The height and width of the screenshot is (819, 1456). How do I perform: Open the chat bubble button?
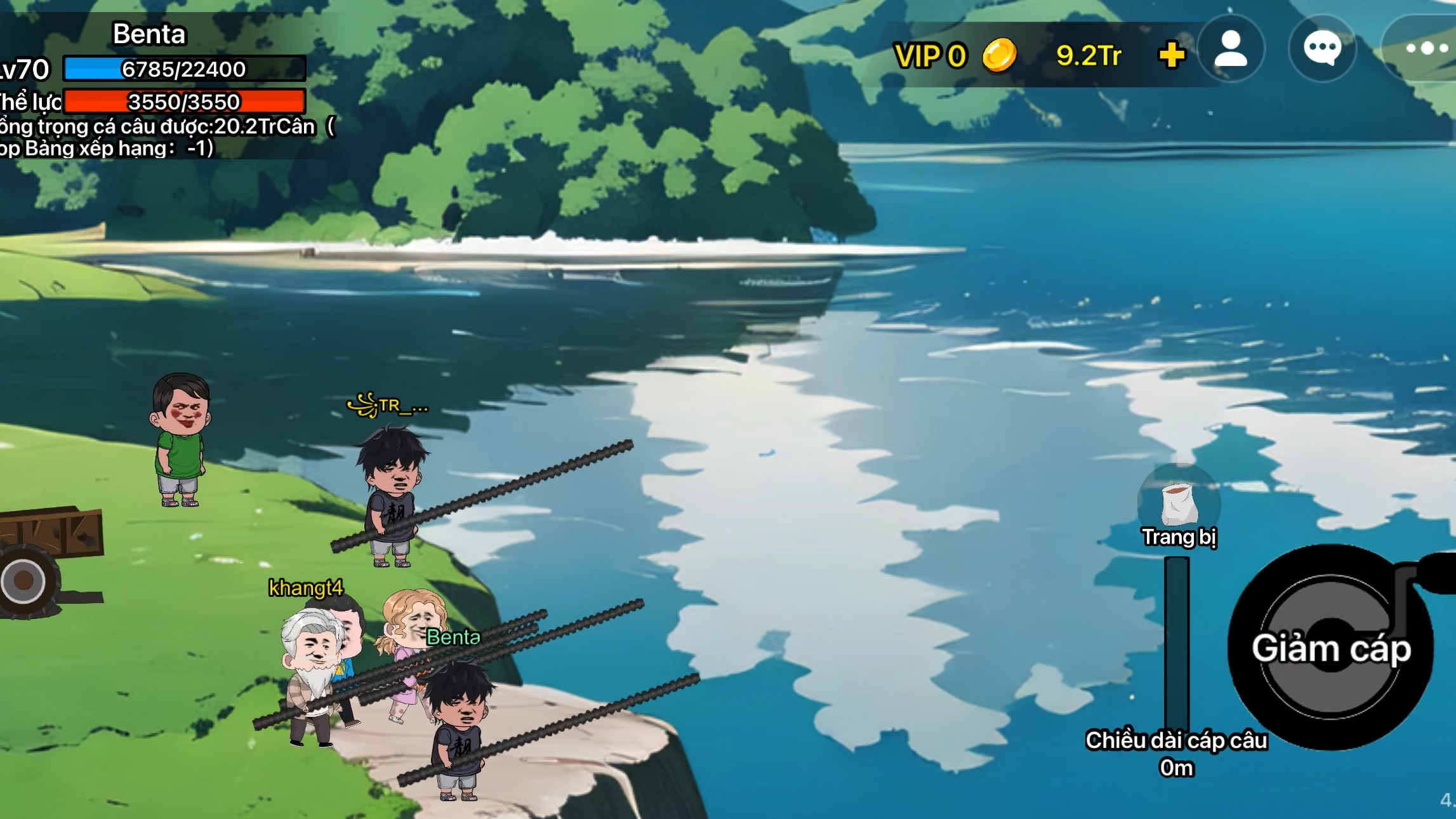[1322, 49]
